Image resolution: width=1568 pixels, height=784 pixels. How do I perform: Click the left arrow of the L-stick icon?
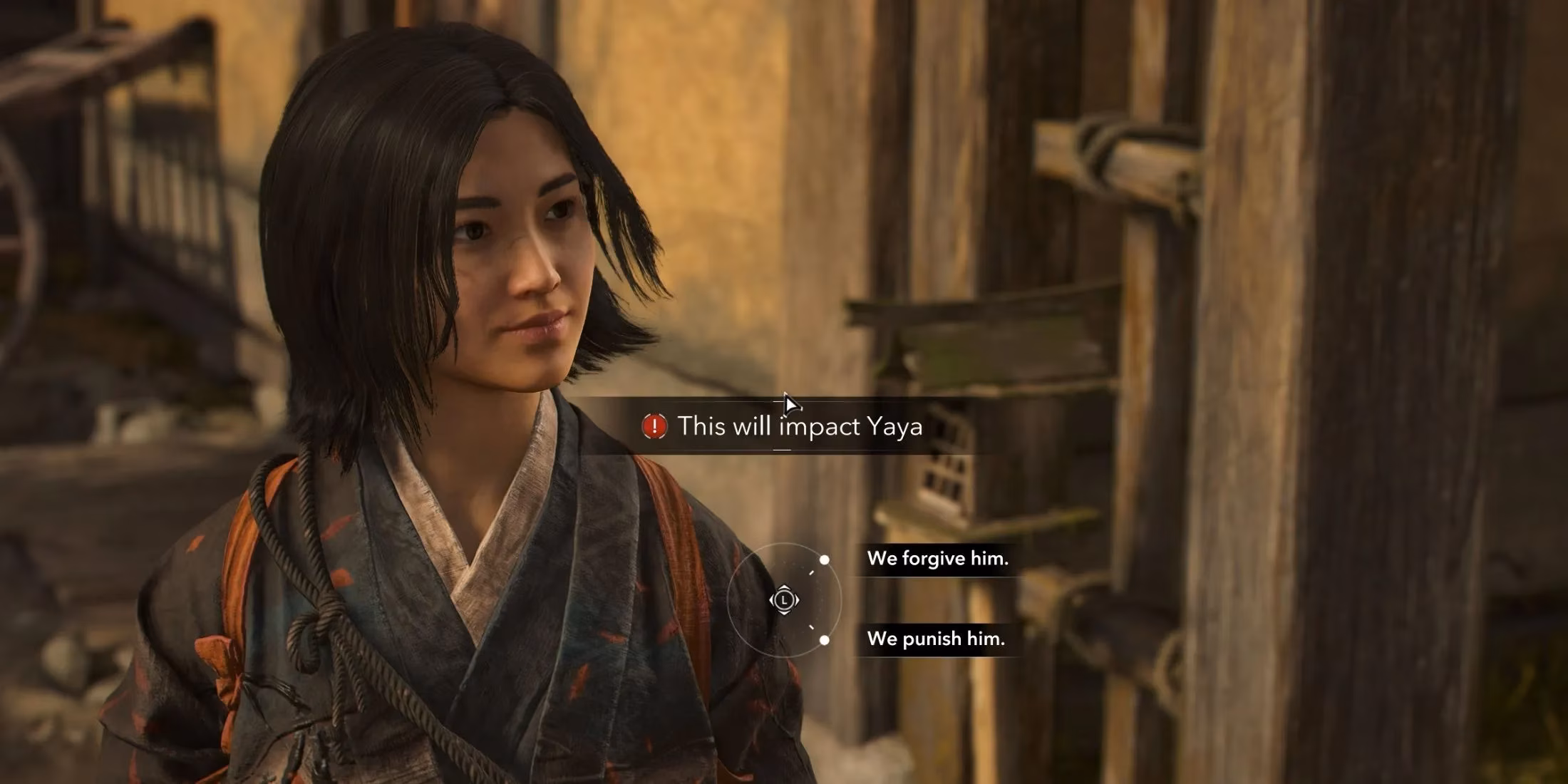click(x=773, y=599)
